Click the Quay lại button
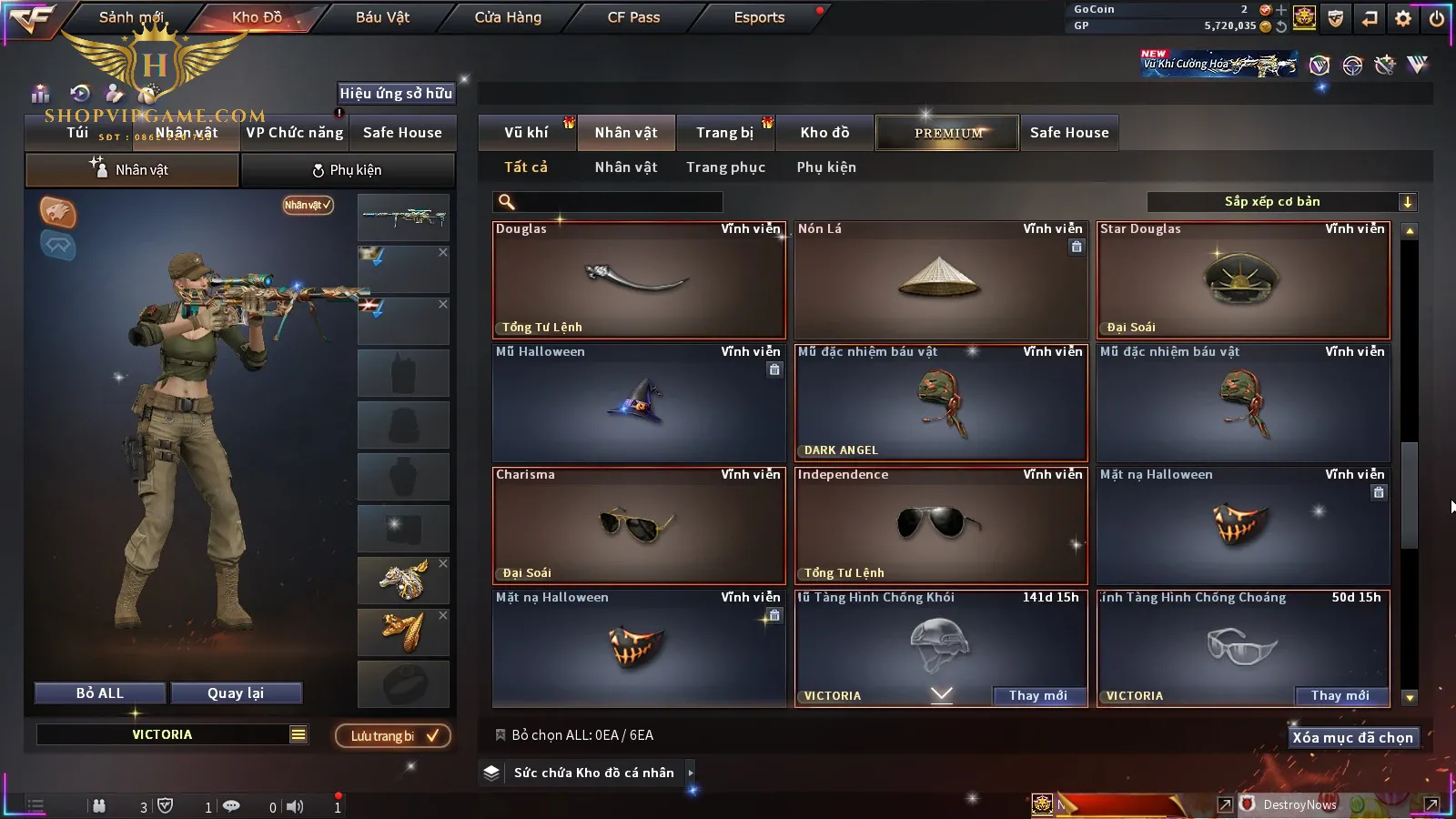This screenshot has height=819, width=1456. click(236, 693)
